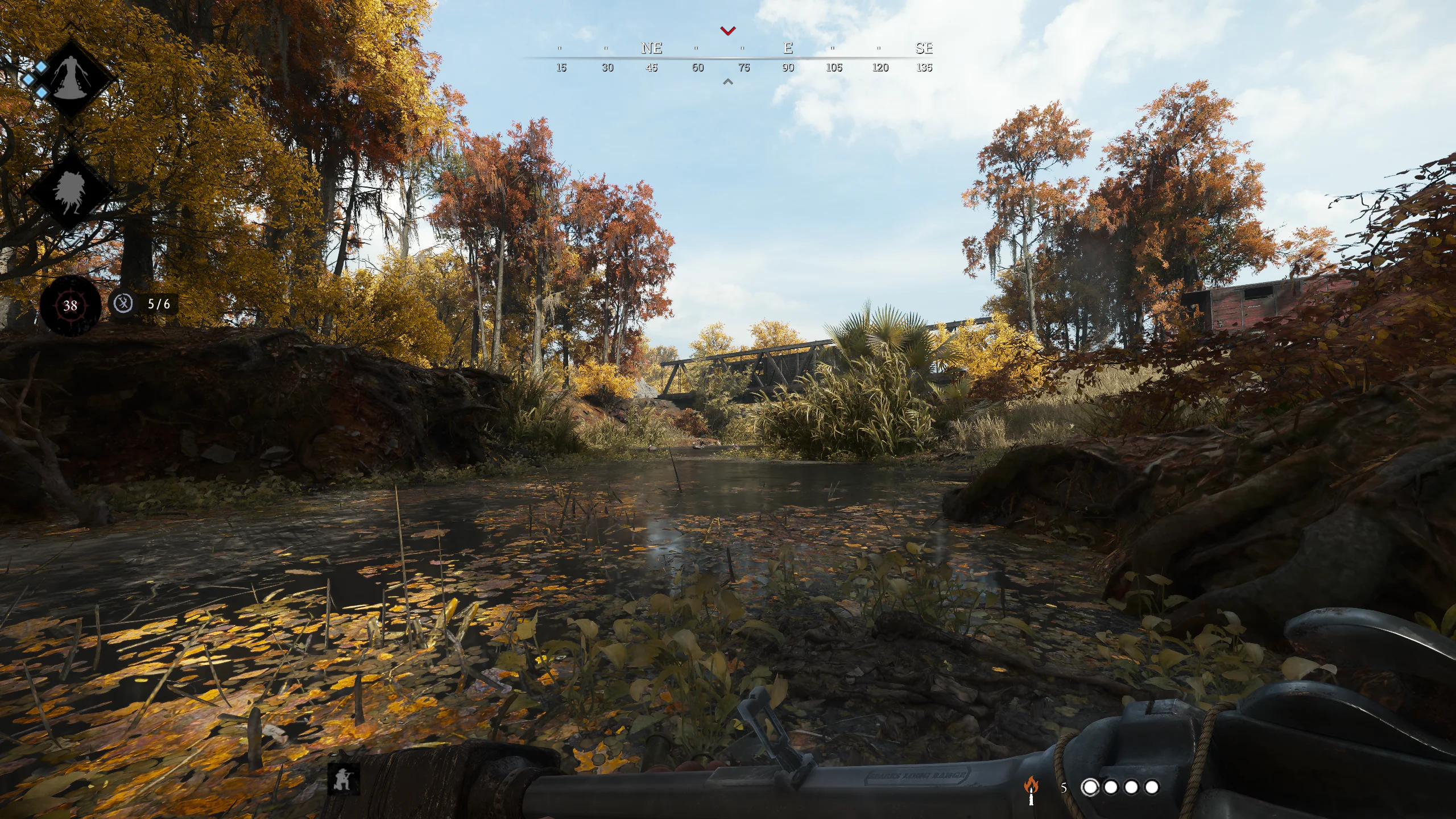Select the NE heading on the compass
This screenshot has width=1456, height=819.
[652, 48]
